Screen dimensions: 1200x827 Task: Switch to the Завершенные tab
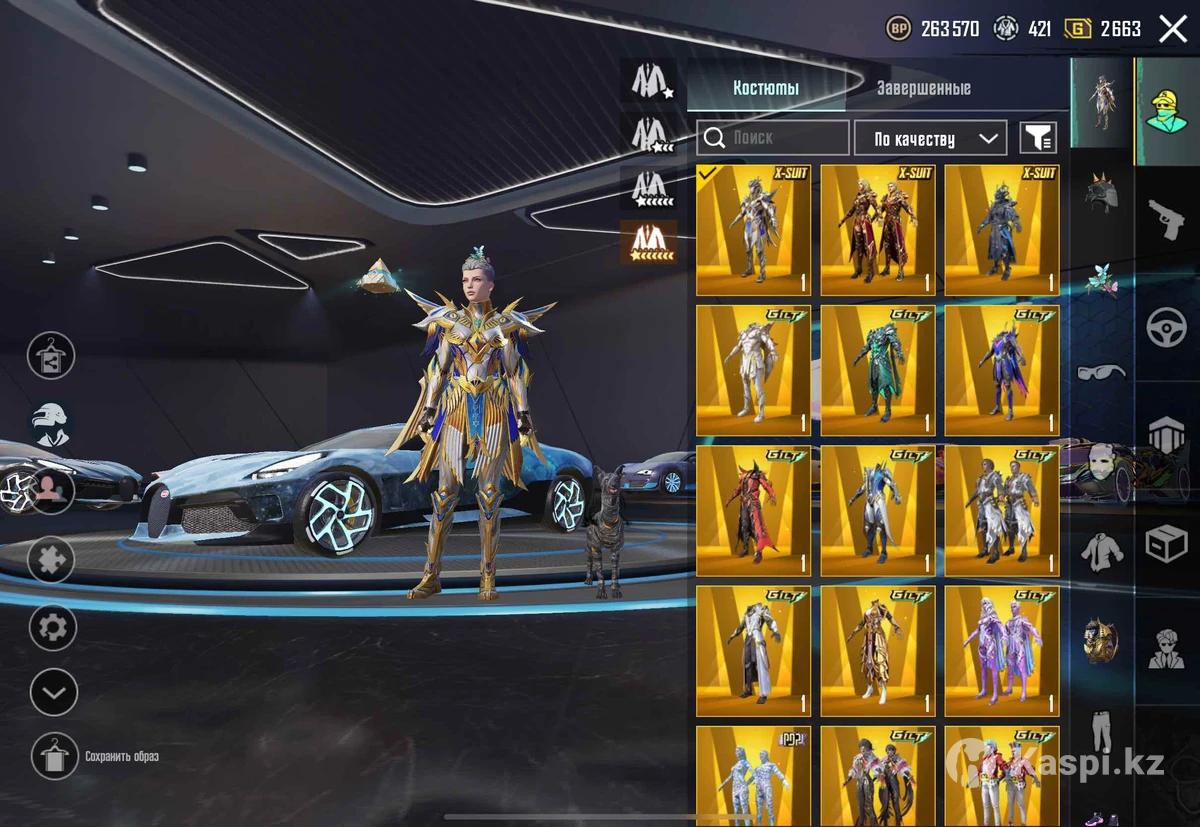923,88
